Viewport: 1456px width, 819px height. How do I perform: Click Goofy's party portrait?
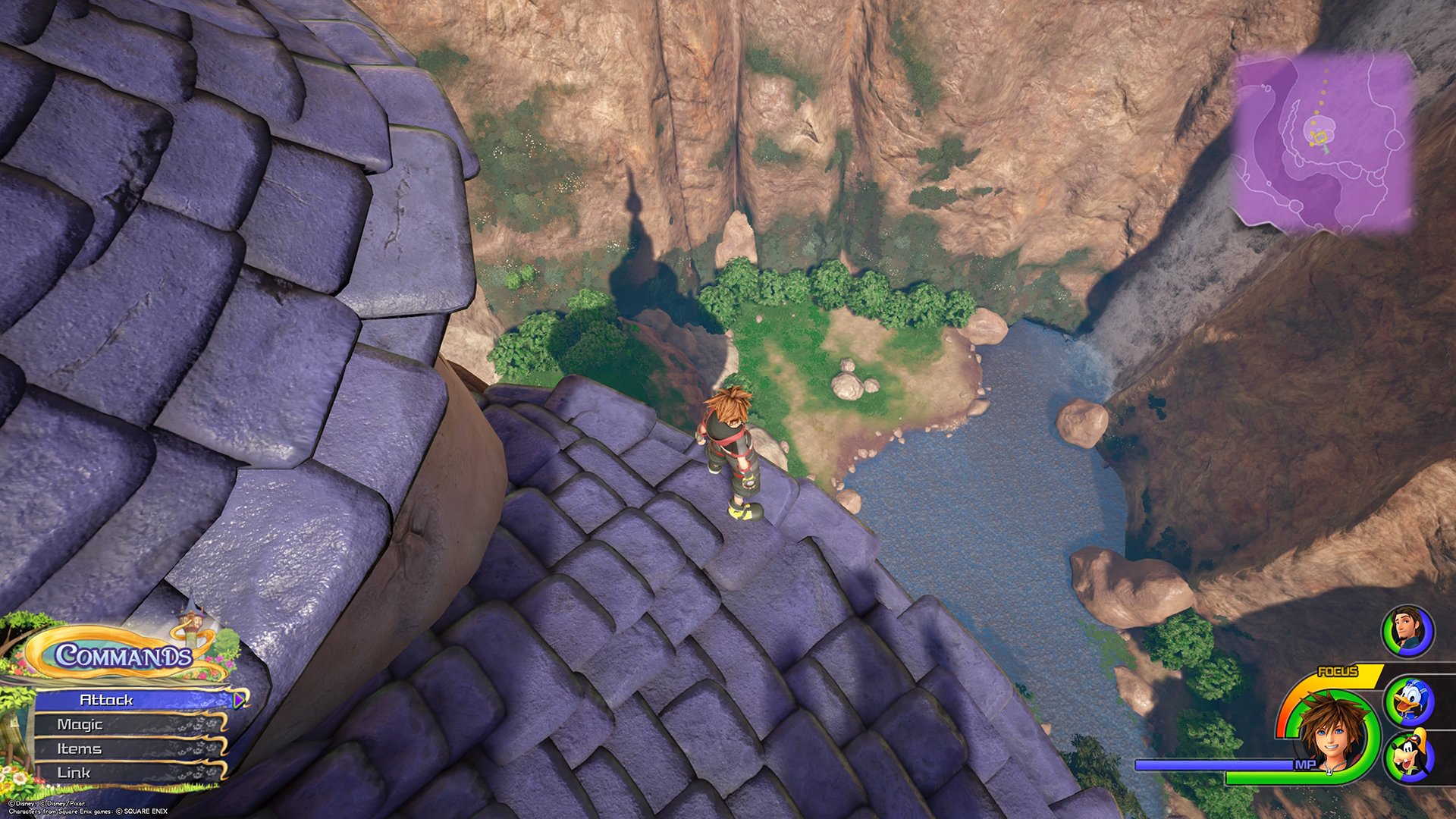[x=1407, y=756]
